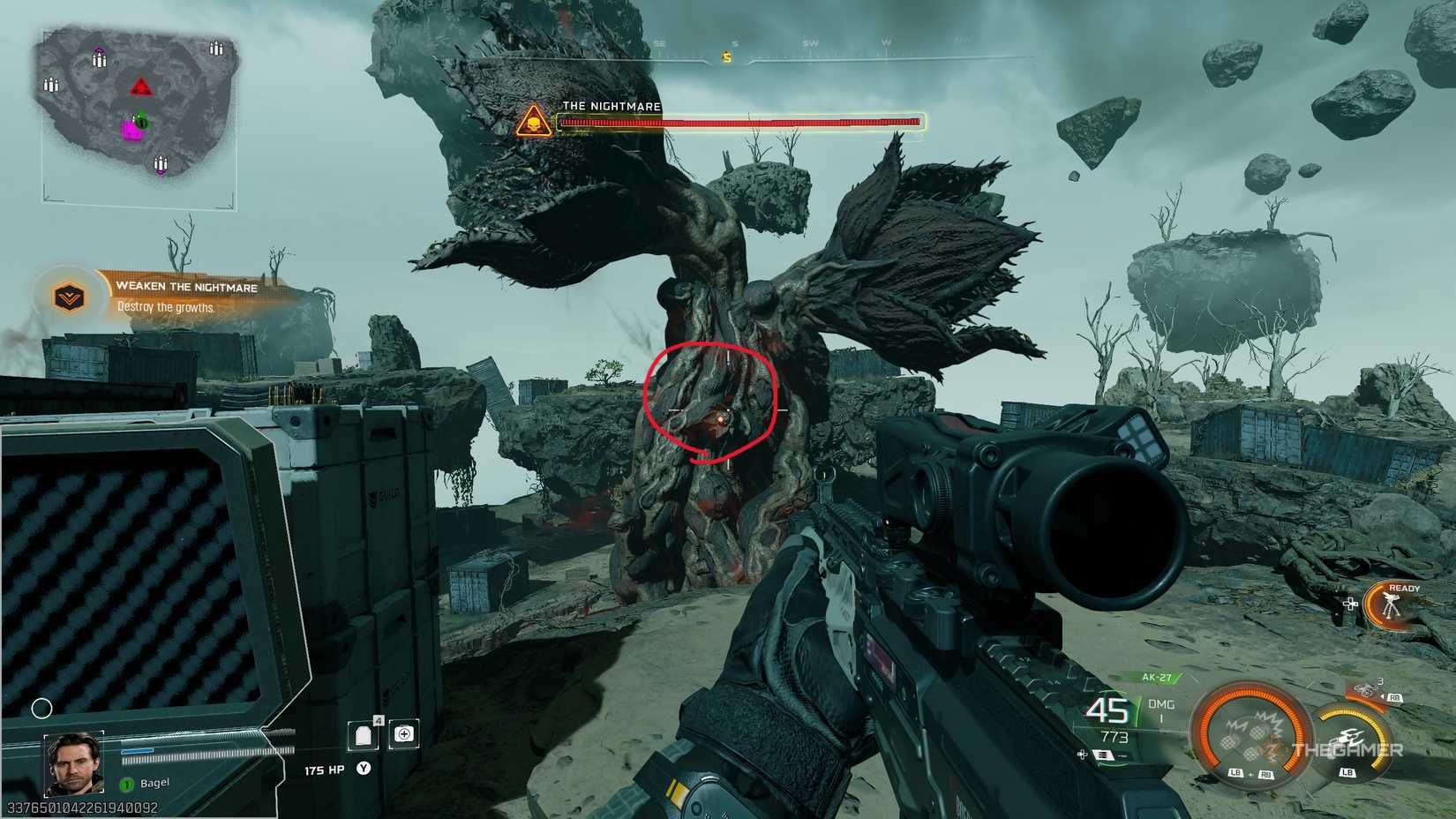Screen dimensions: 1456x819
Task: Click the skull hazard icon beside the Nightmare health bar
Action: (534, 120)
